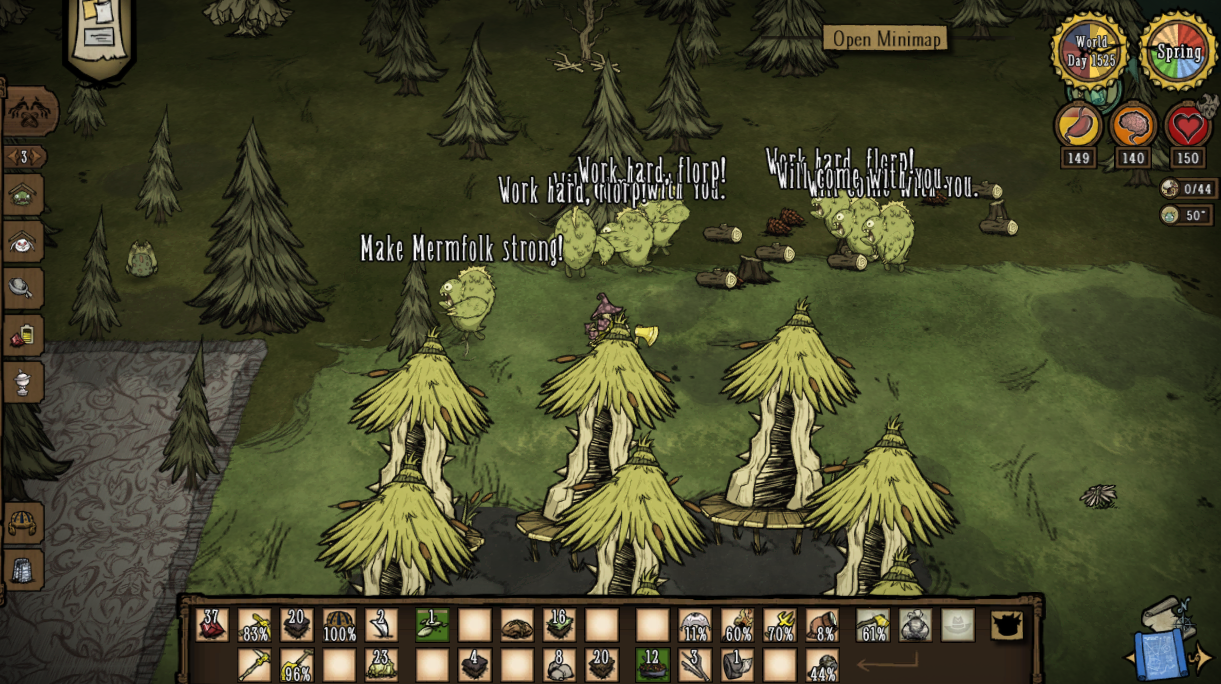This screenshot has height=684, width=1221.
Task: Select the turf stack of 16
Action: point(559,625)
